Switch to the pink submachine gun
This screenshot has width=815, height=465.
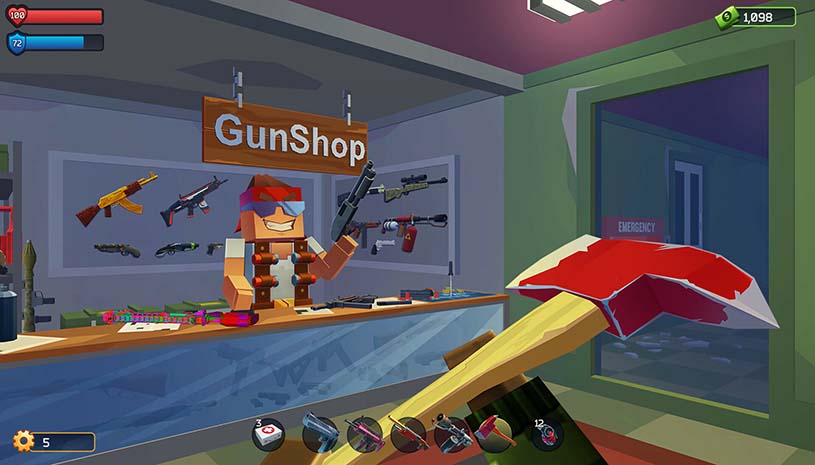pyautogui.click(x=364, y=435)
